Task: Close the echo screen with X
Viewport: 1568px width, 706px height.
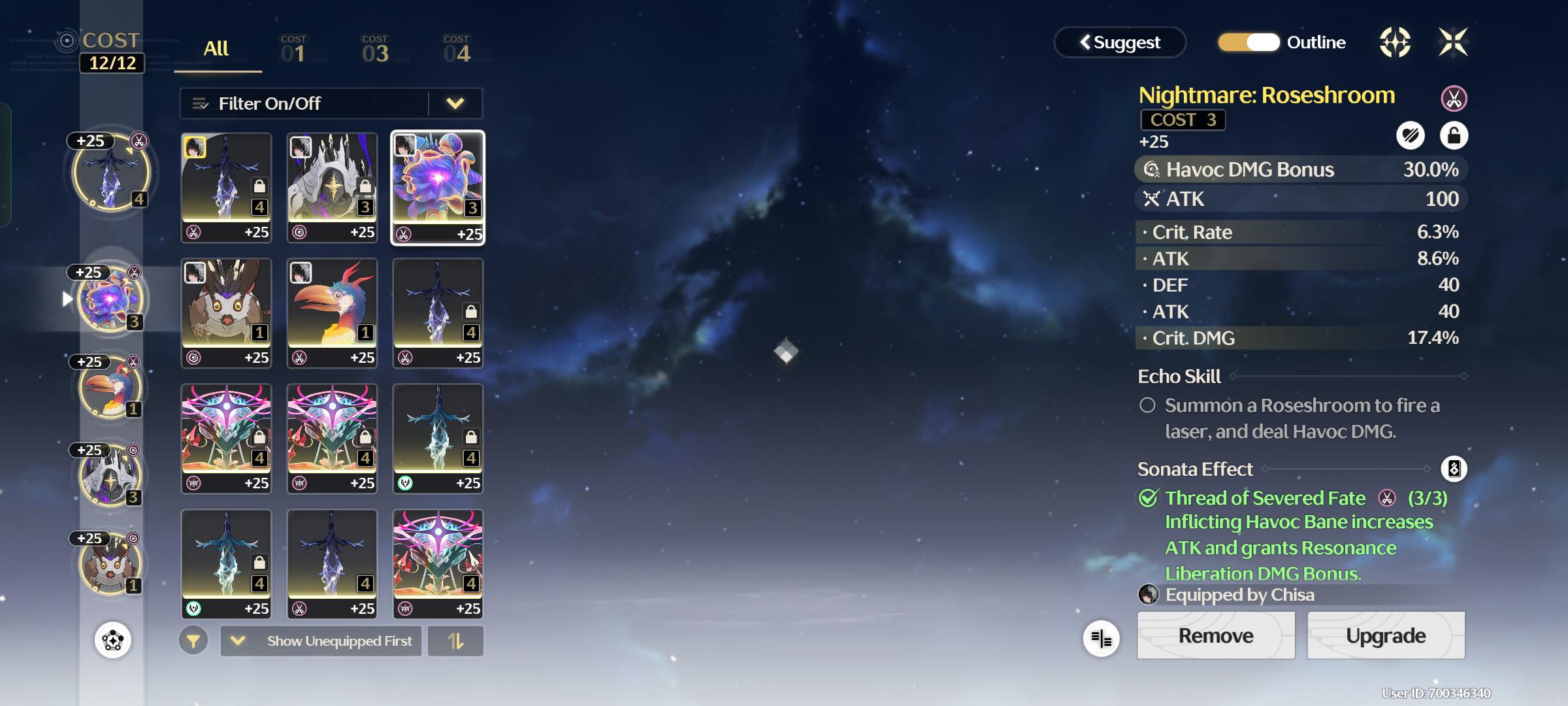Action: coord(1453,42)
